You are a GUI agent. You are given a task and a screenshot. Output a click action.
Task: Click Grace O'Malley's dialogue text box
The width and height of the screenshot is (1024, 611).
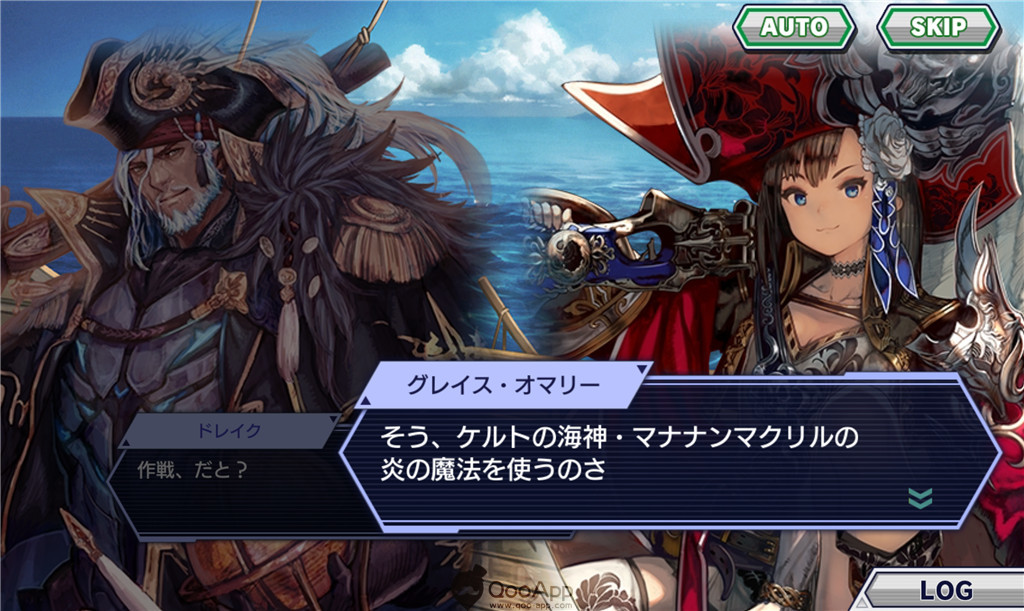[x=640, y=455]
